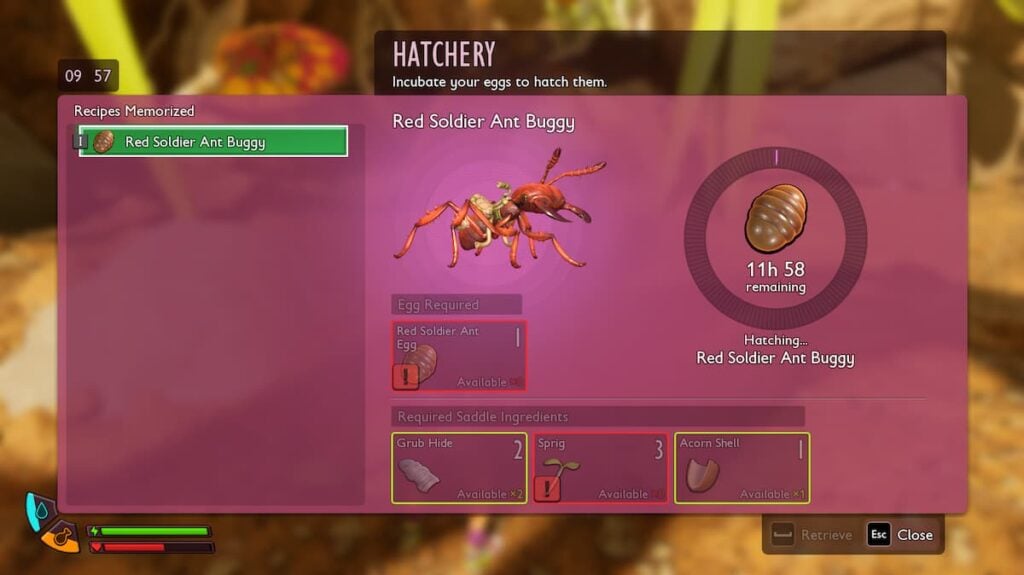Close the Hatchery window

900,535
